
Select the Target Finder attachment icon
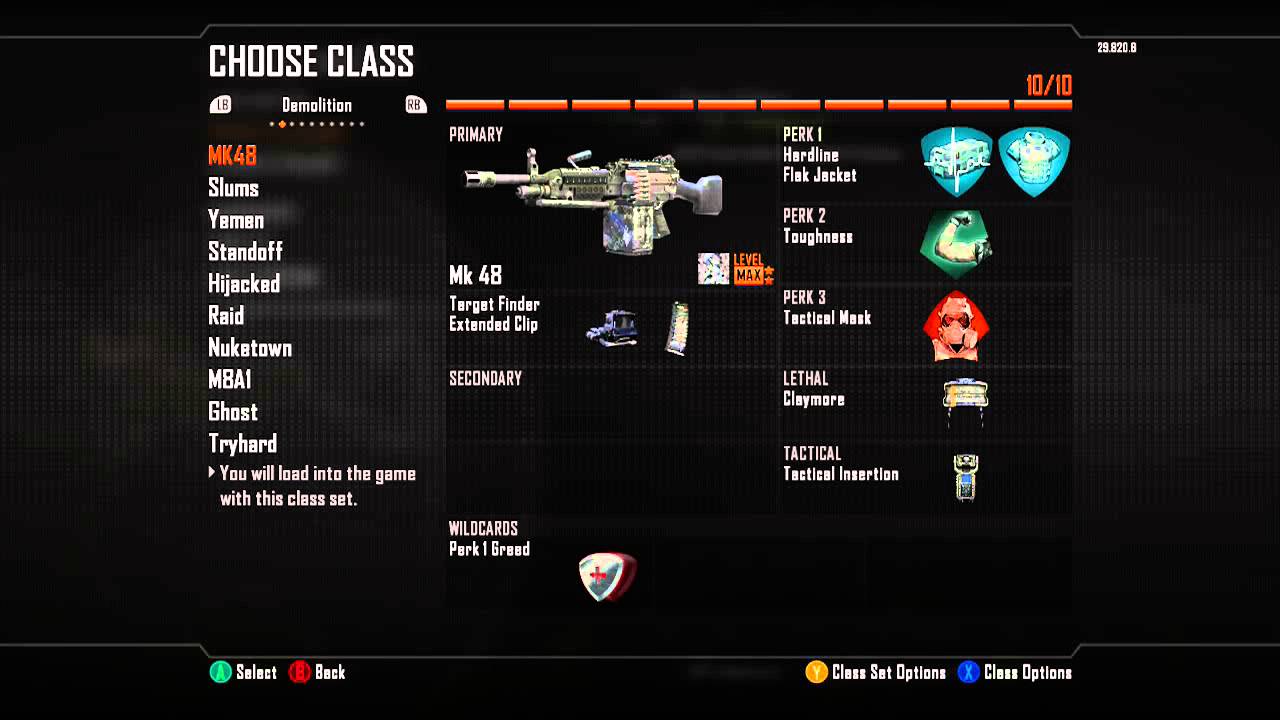612,327
